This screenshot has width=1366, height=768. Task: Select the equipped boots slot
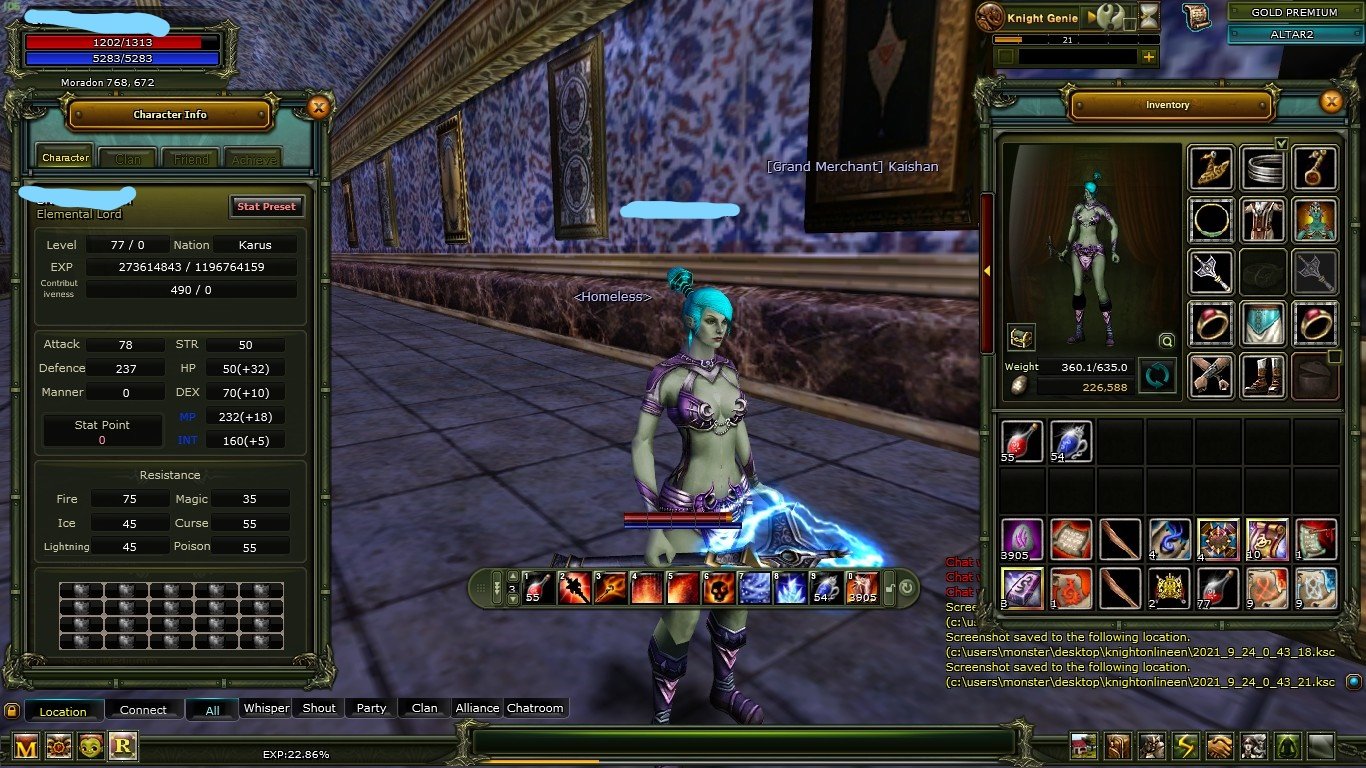click(1264, 375)
